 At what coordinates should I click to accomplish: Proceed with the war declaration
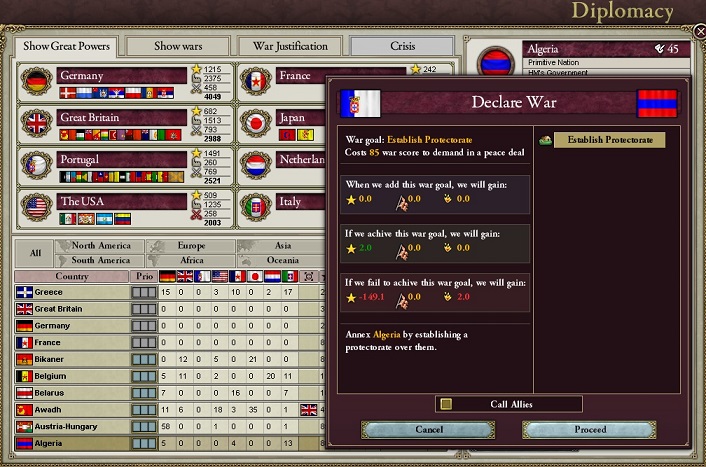click(x=590, y=429)
